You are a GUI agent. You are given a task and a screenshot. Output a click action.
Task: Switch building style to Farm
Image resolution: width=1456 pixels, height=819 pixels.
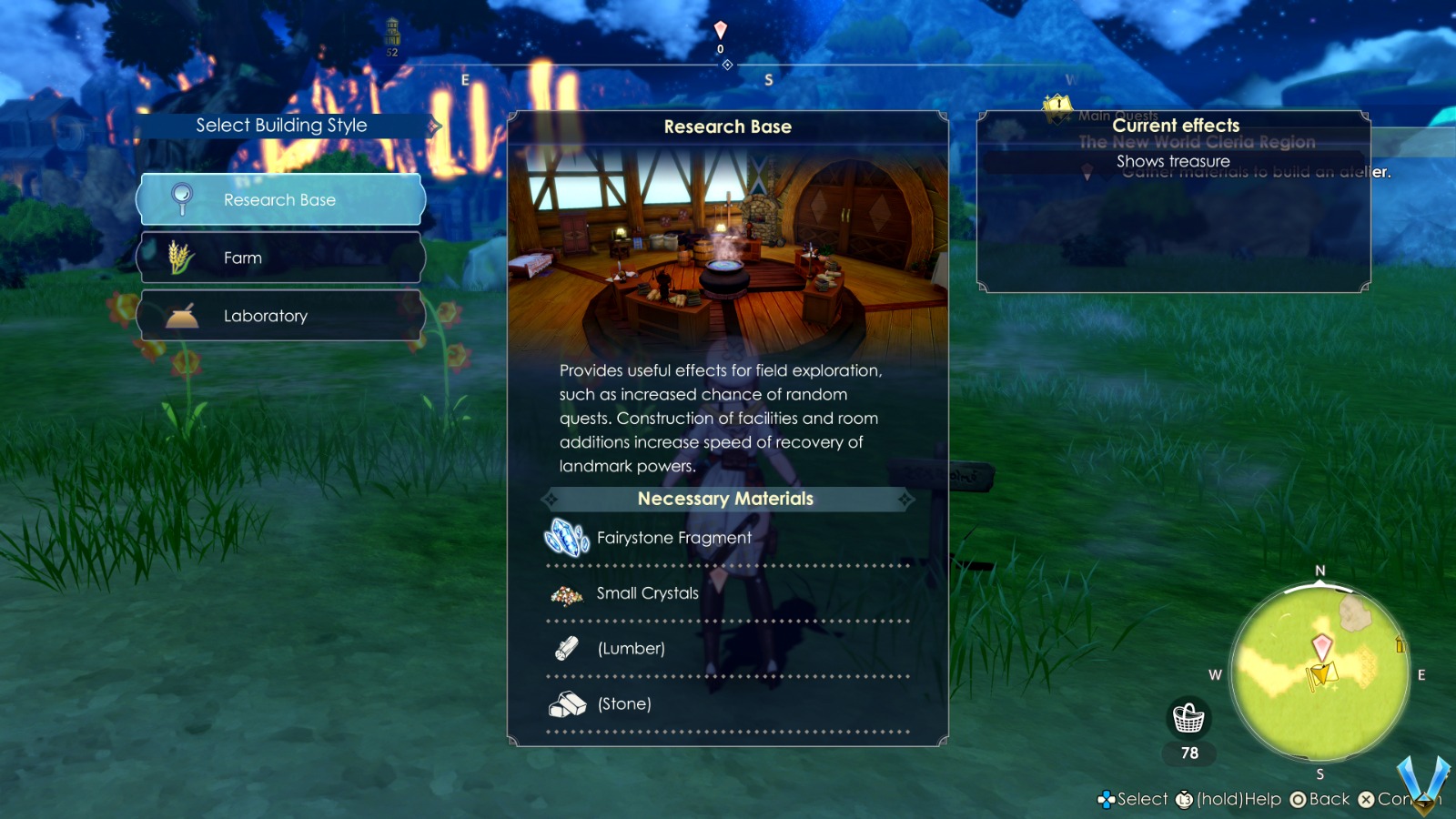coord(279,258)
